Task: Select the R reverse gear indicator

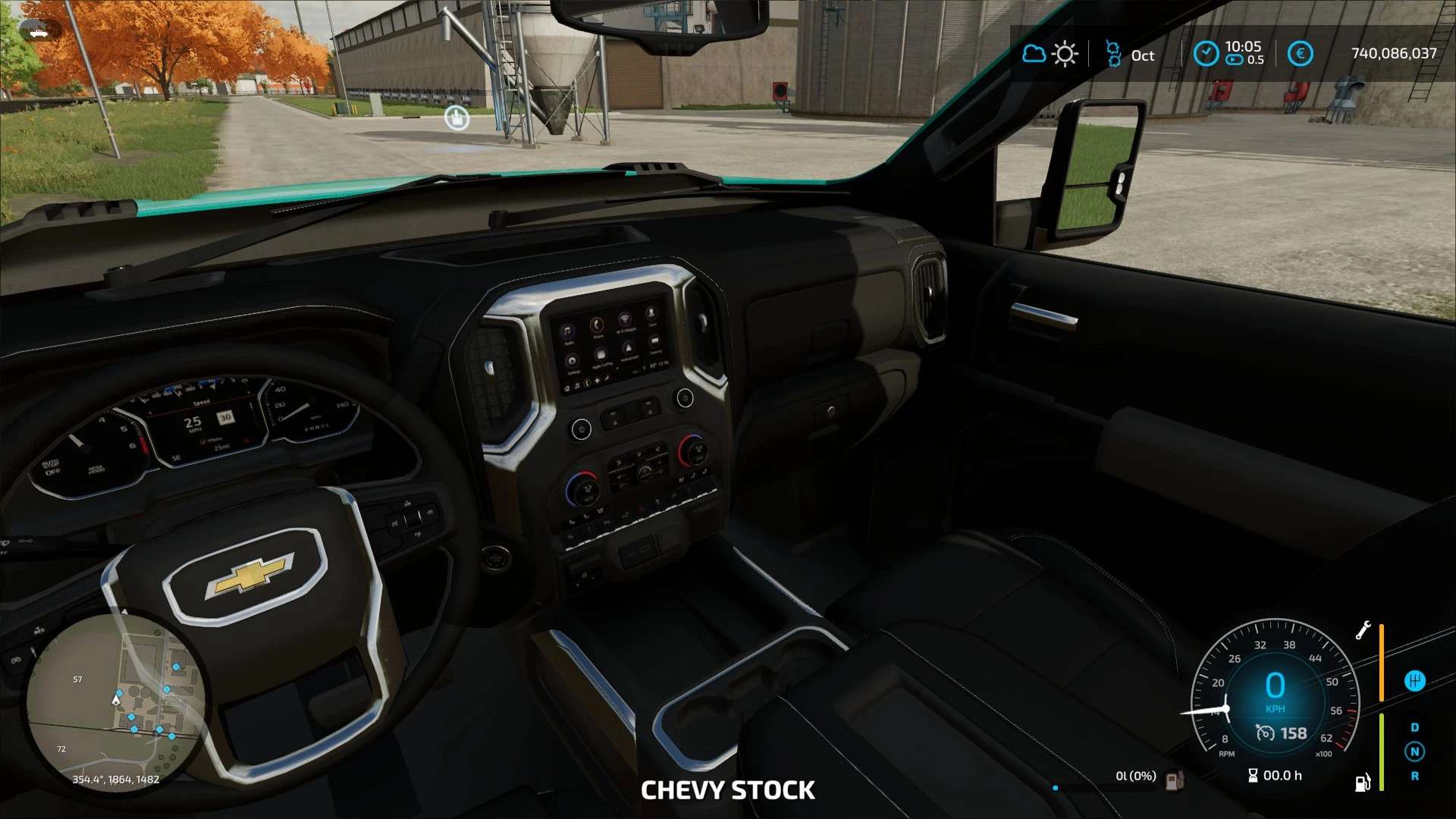Action: click(1414, 776)
